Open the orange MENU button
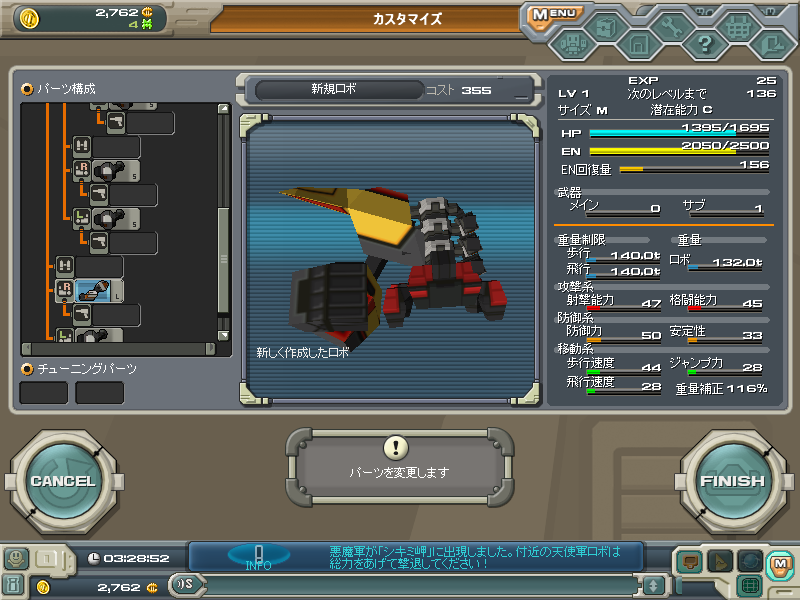This screenshot has width=800, height=600. click(554, 15)
